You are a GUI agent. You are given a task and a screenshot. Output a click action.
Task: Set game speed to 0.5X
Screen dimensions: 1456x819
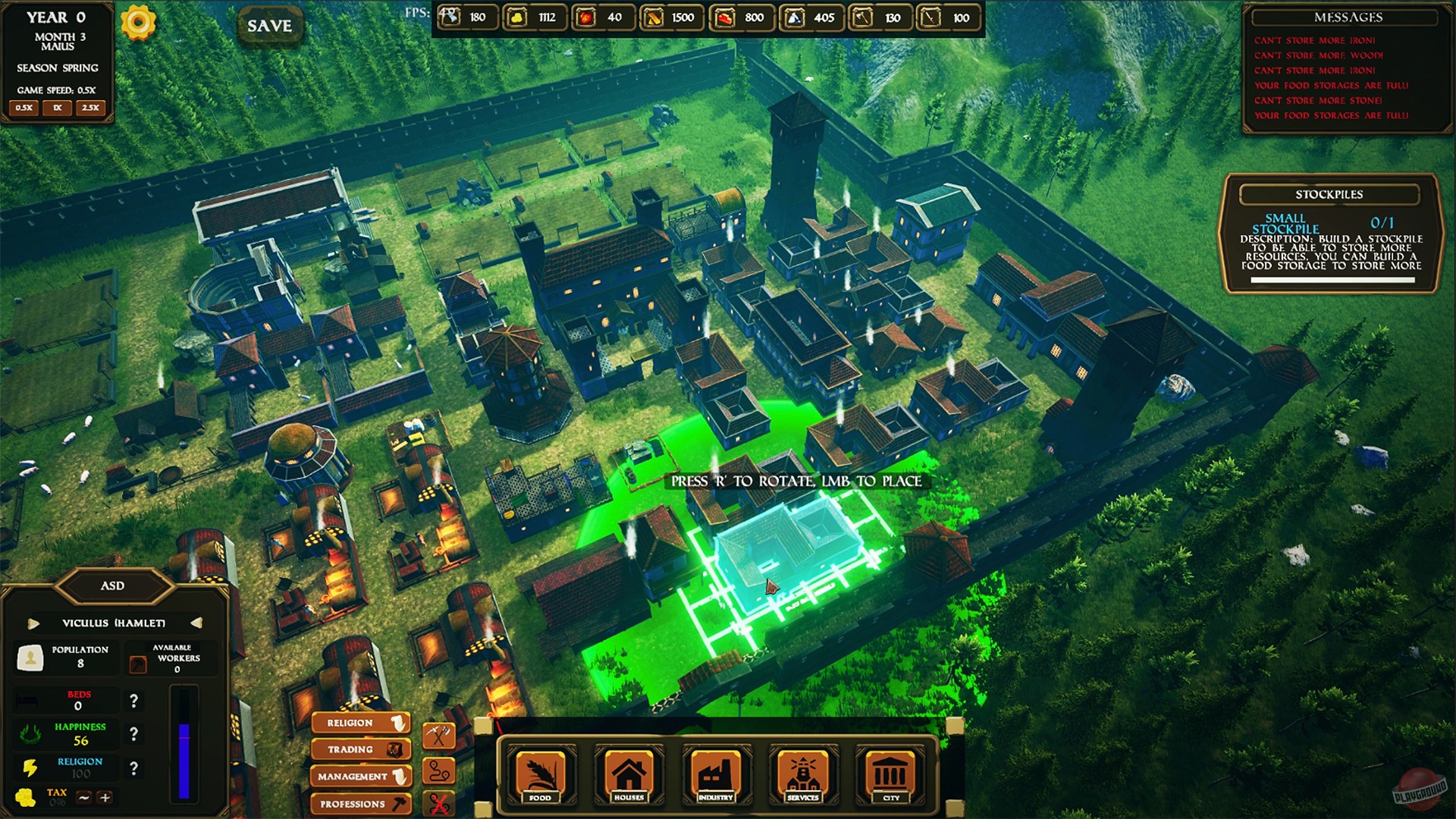[23, 108]
